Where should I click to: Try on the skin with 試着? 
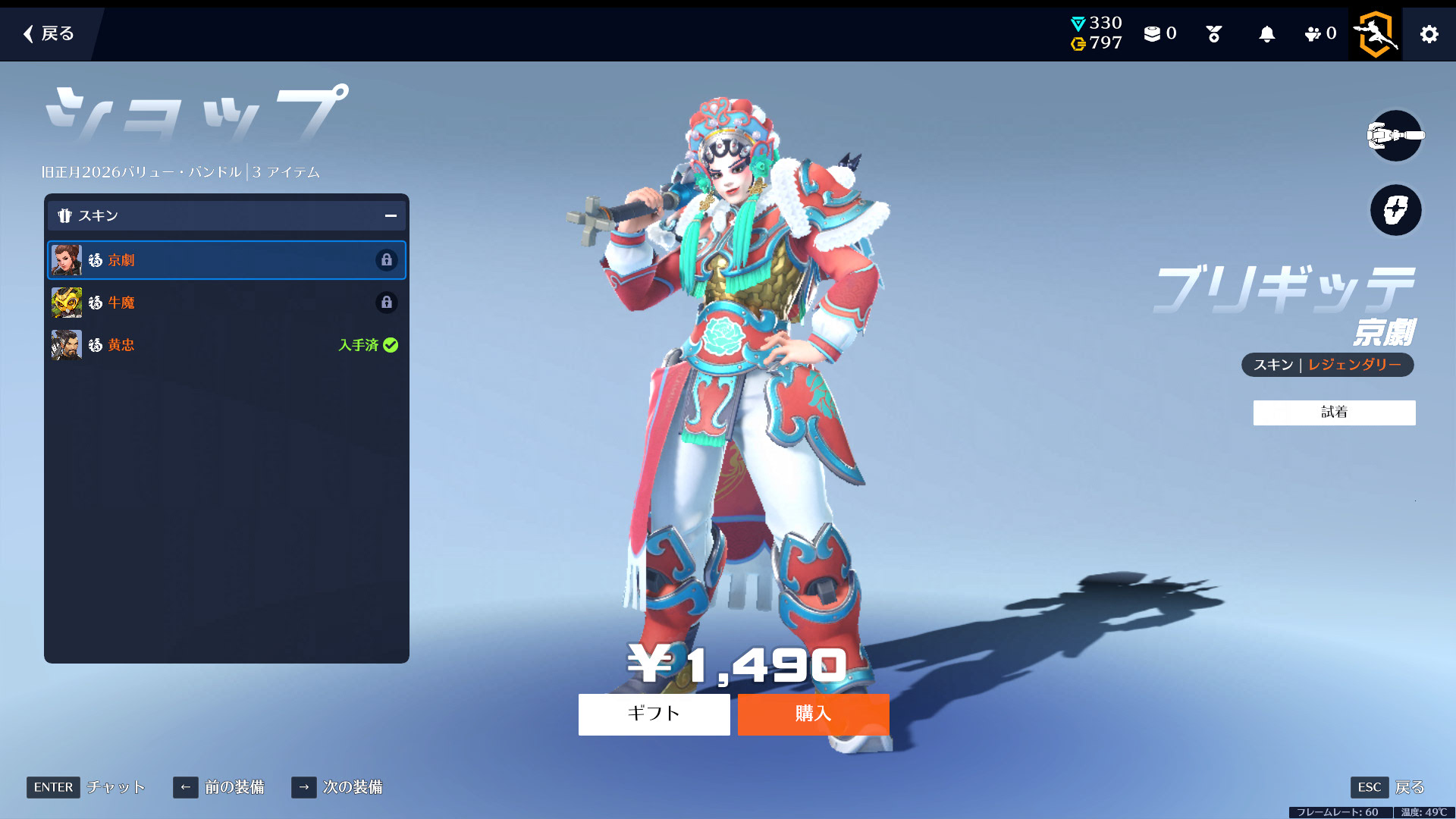tap(1334, 413)
